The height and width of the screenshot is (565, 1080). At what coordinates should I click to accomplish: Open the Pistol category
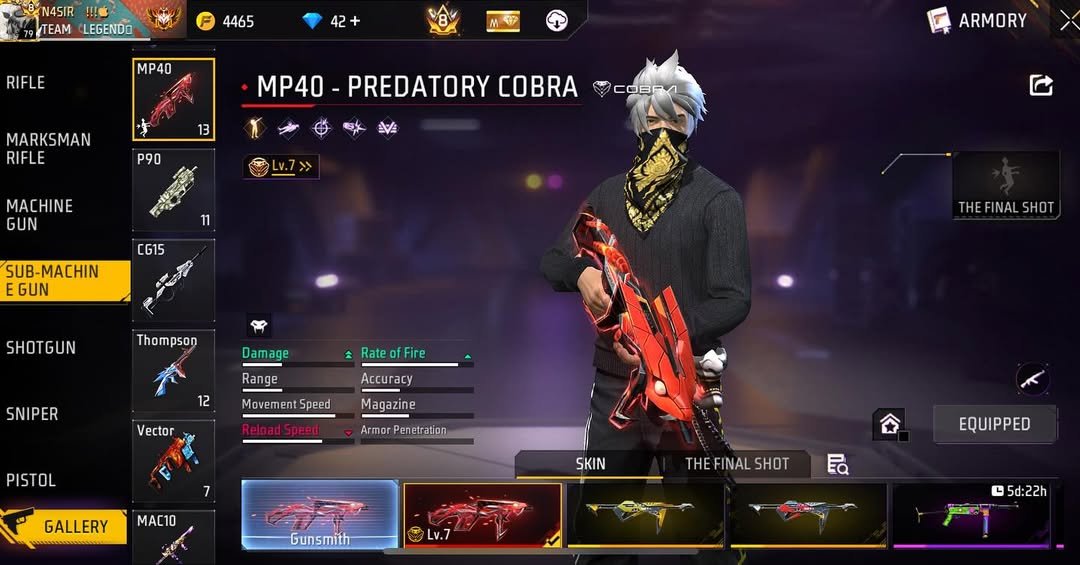pos(31,480)
